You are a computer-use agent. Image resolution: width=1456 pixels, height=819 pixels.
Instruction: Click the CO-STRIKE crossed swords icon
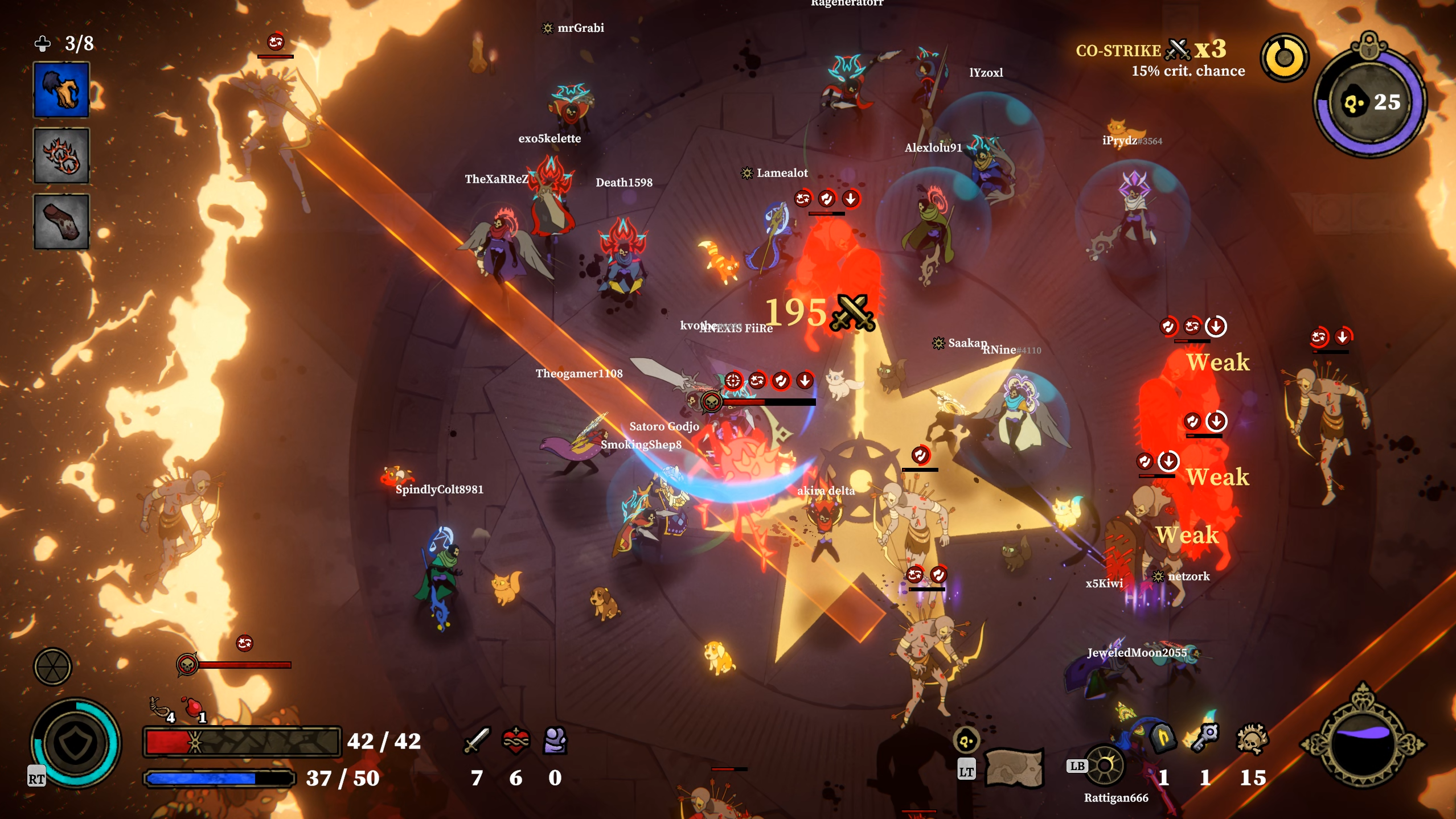[x=1178, y=50]
